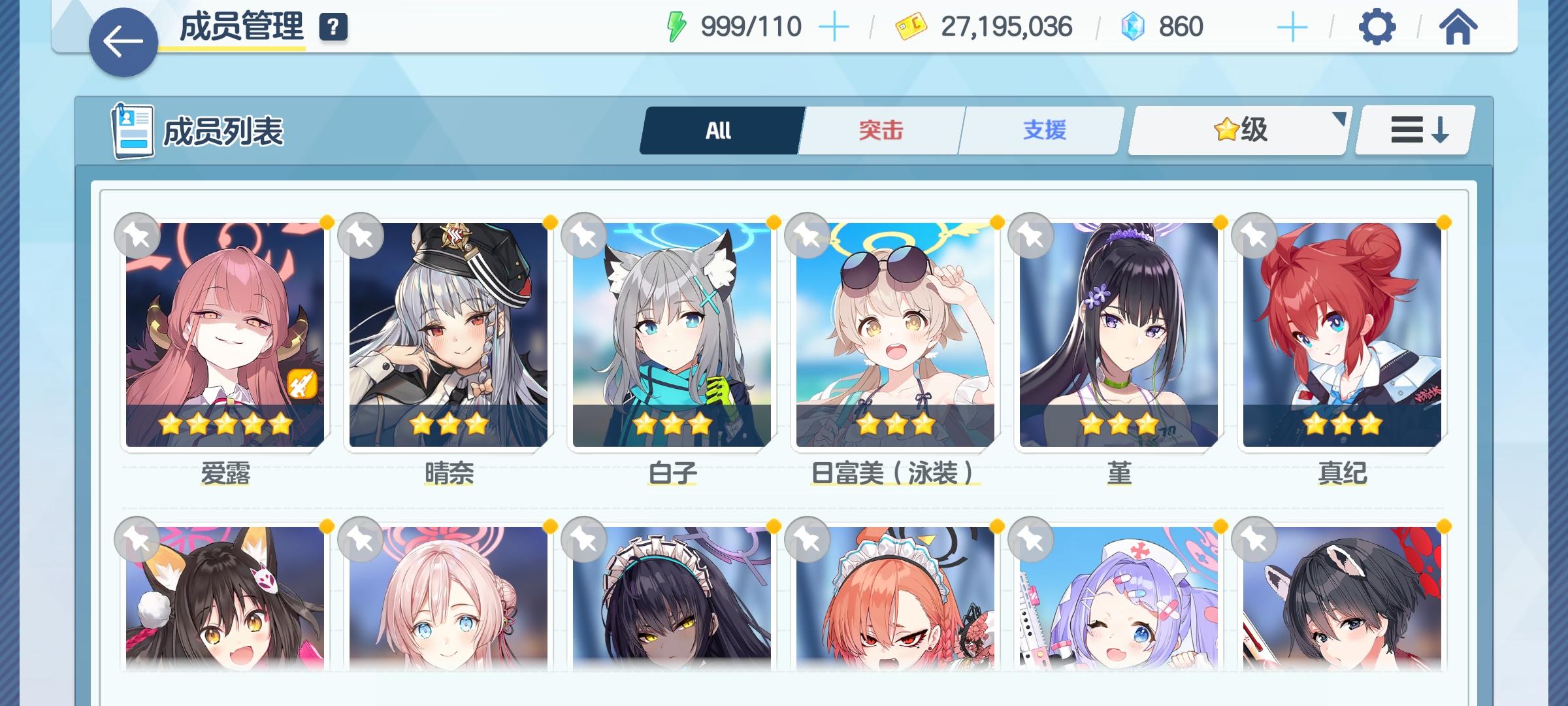The image size is (1568, 706).
Task: Open the gold credits currency icon
Action: pos(910,26)
